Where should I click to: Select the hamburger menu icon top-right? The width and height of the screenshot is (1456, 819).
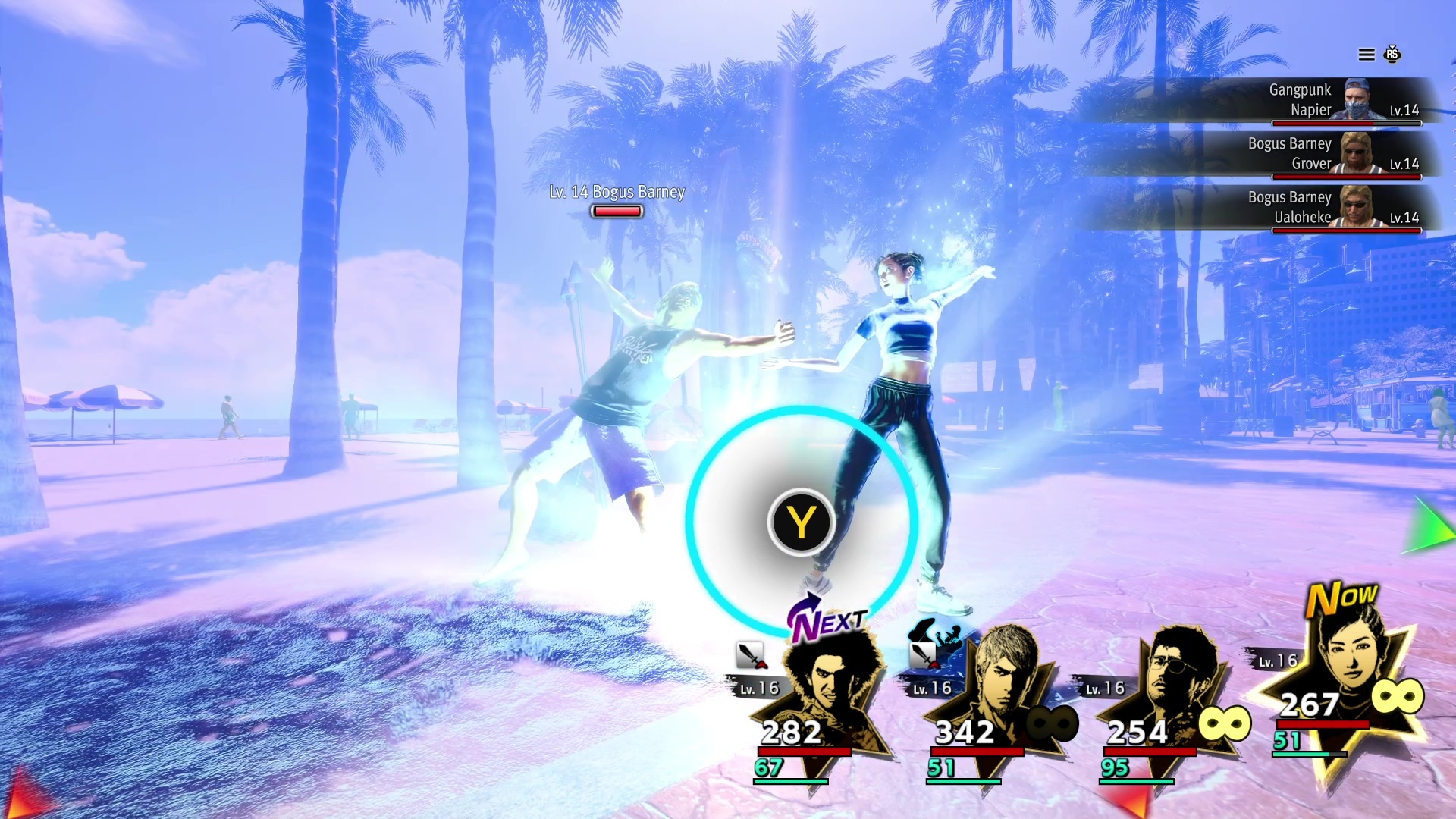[x=1365, y=55]
